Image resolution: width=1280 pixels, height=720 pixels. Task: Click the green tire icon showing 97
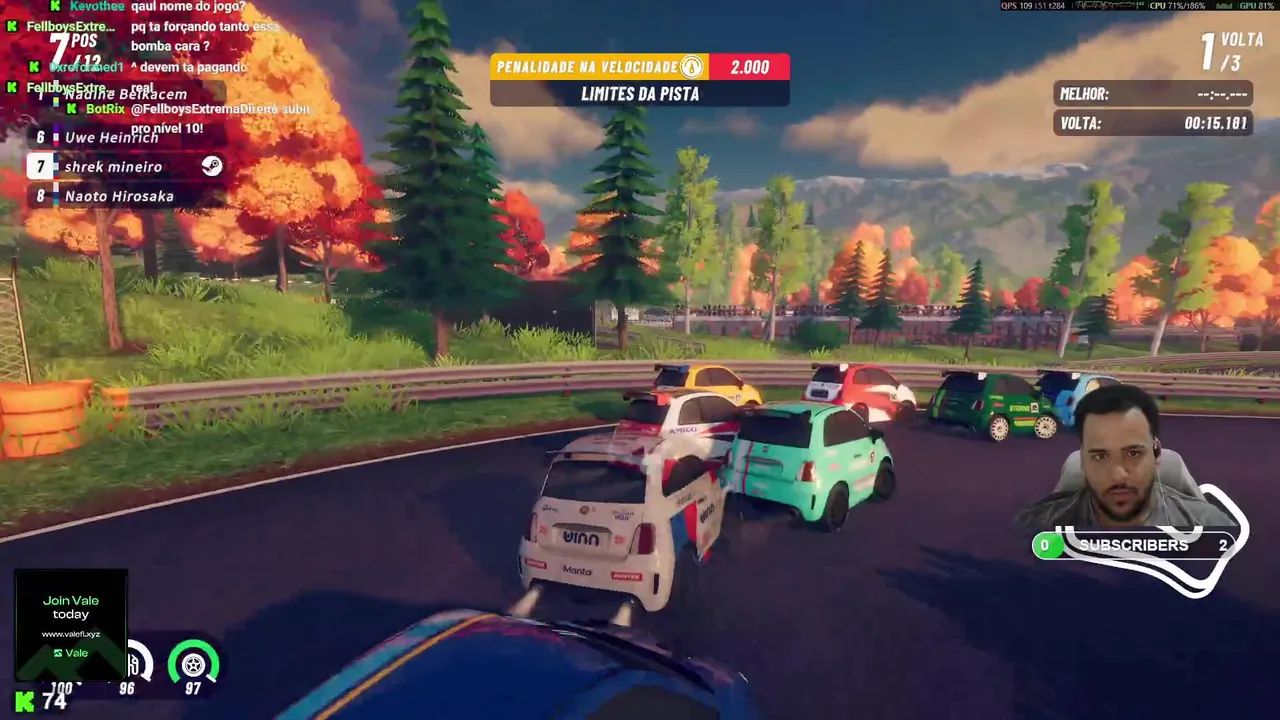coord(193,665)
